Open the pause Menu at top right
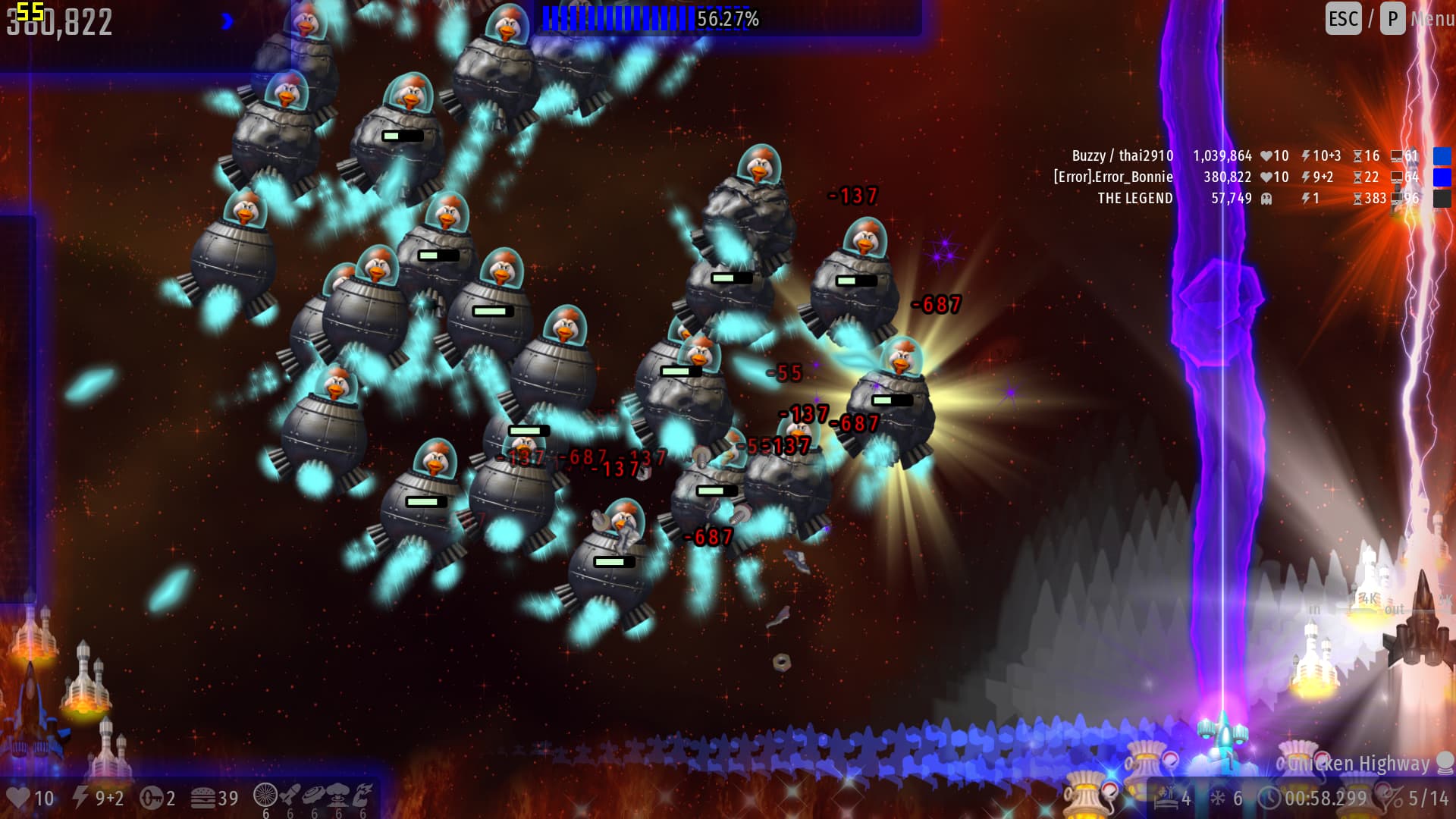The width and height of the screenshot is (1456, 819). click(x=1430, y=18)
